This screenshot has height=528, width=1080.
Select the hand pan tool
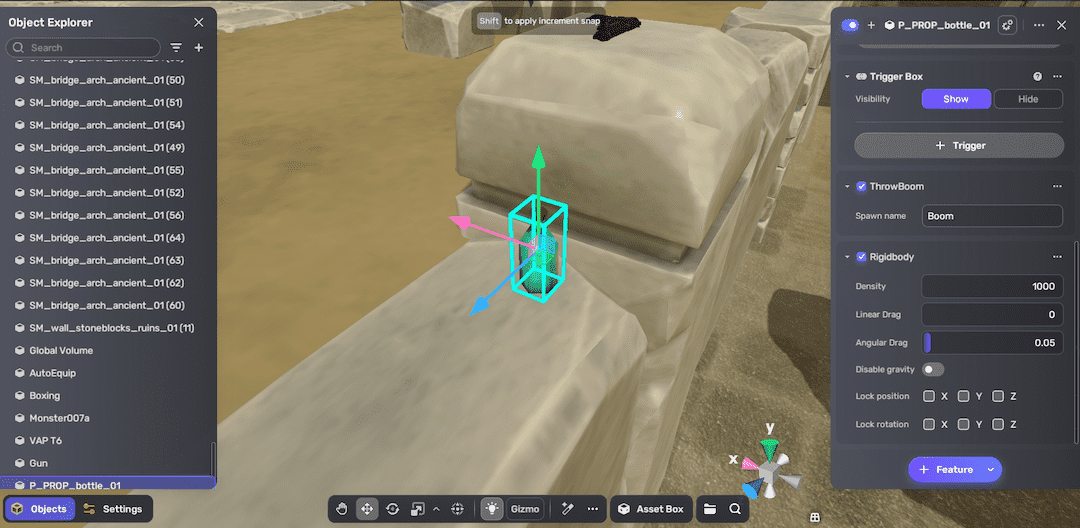coord(342,509)
